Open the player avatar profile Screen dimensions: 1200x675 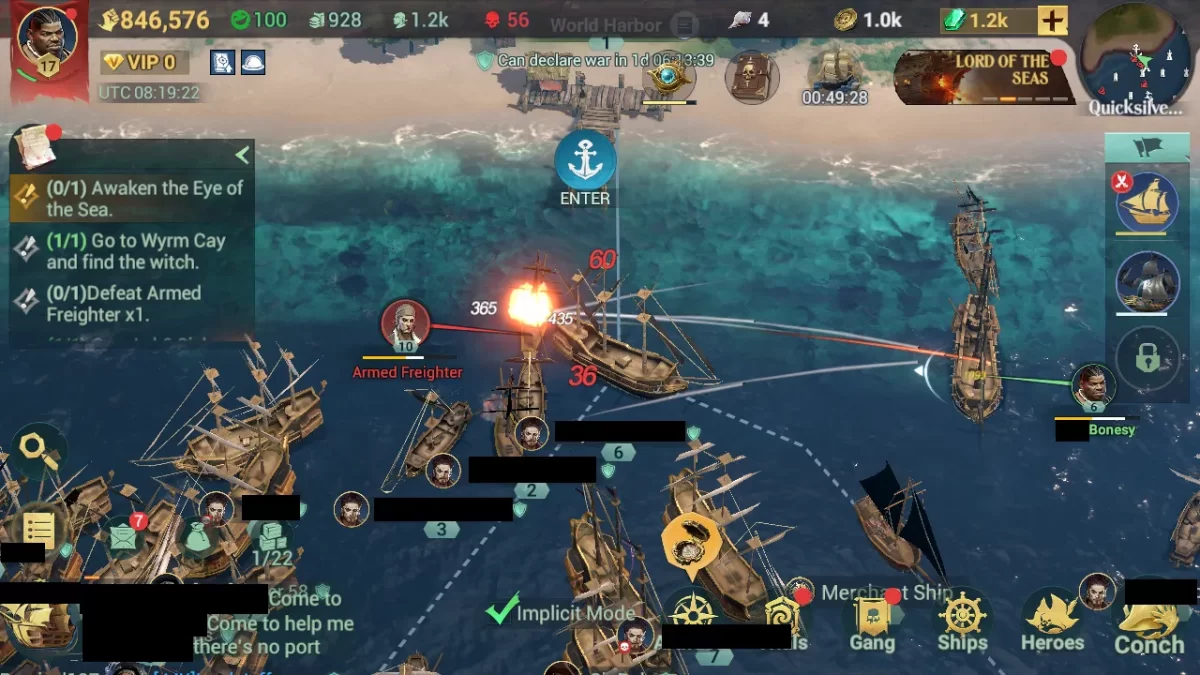48,42
